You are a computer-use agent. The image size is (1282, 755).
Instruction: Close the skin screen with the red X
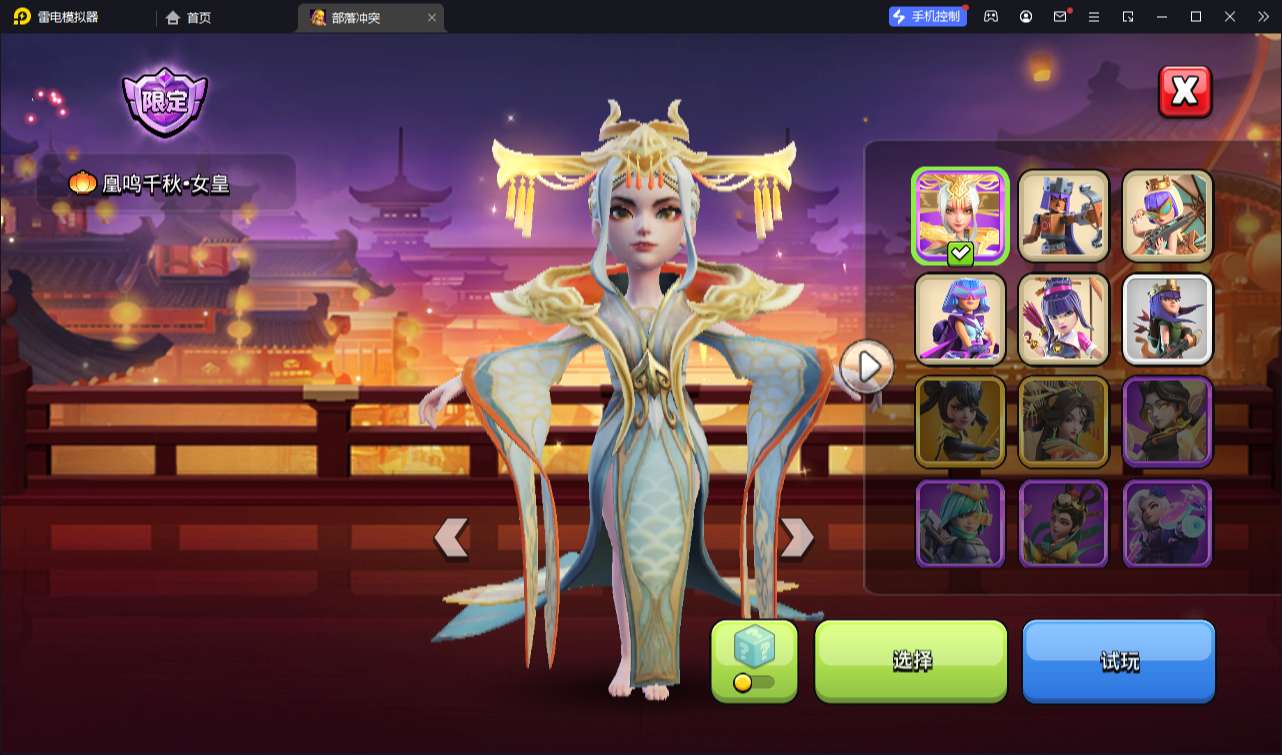coord(1184,92)
